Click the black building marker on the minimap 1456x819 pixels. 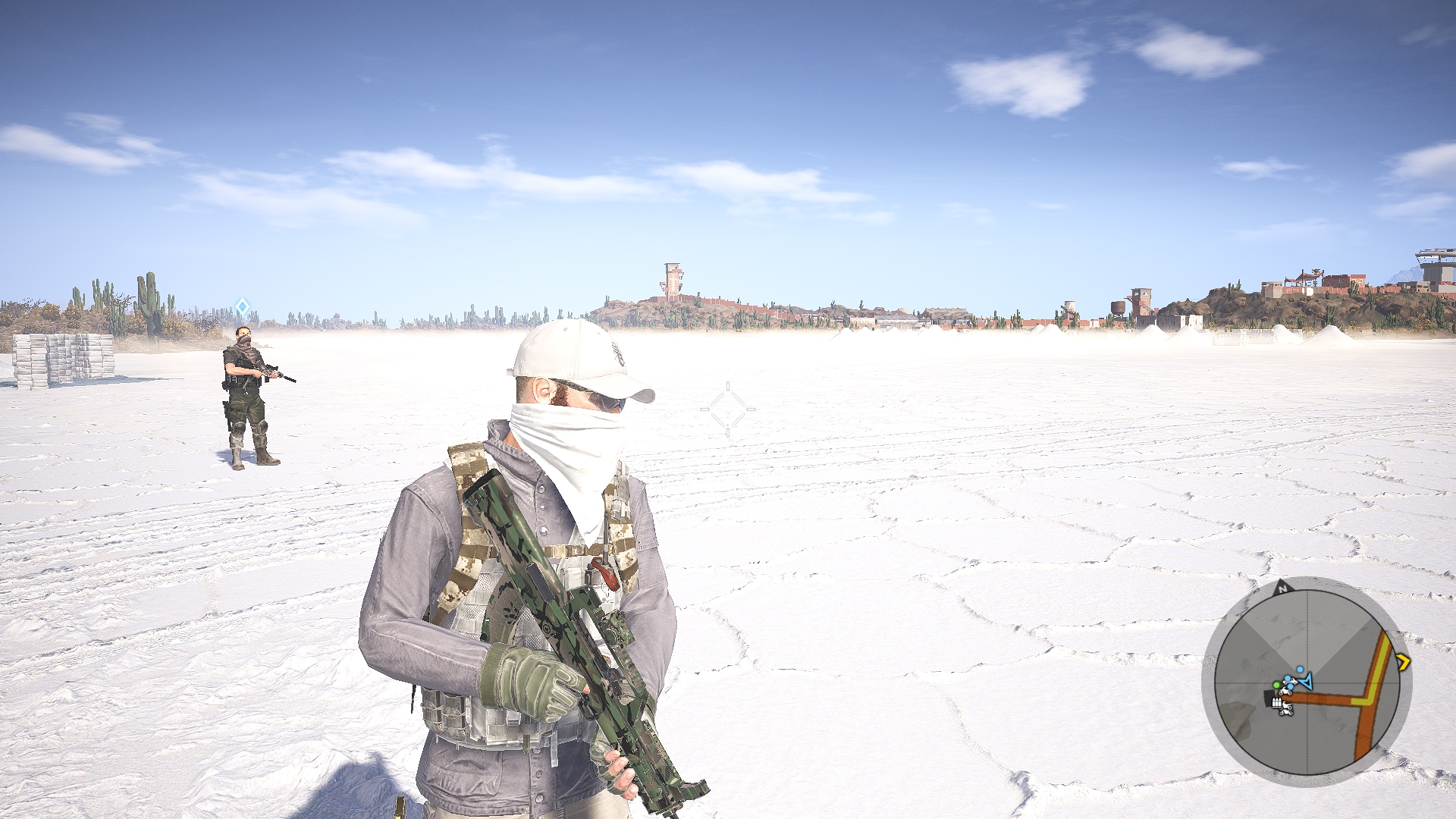click(x=1268, y=698)
